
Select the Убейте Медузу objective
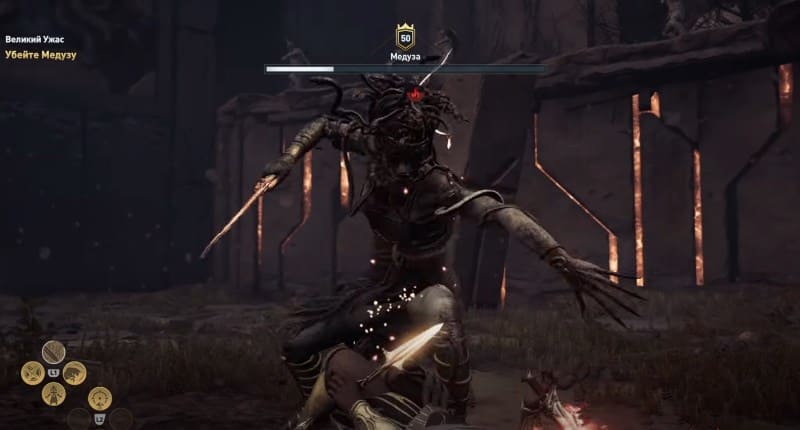[x=41, y=55]
